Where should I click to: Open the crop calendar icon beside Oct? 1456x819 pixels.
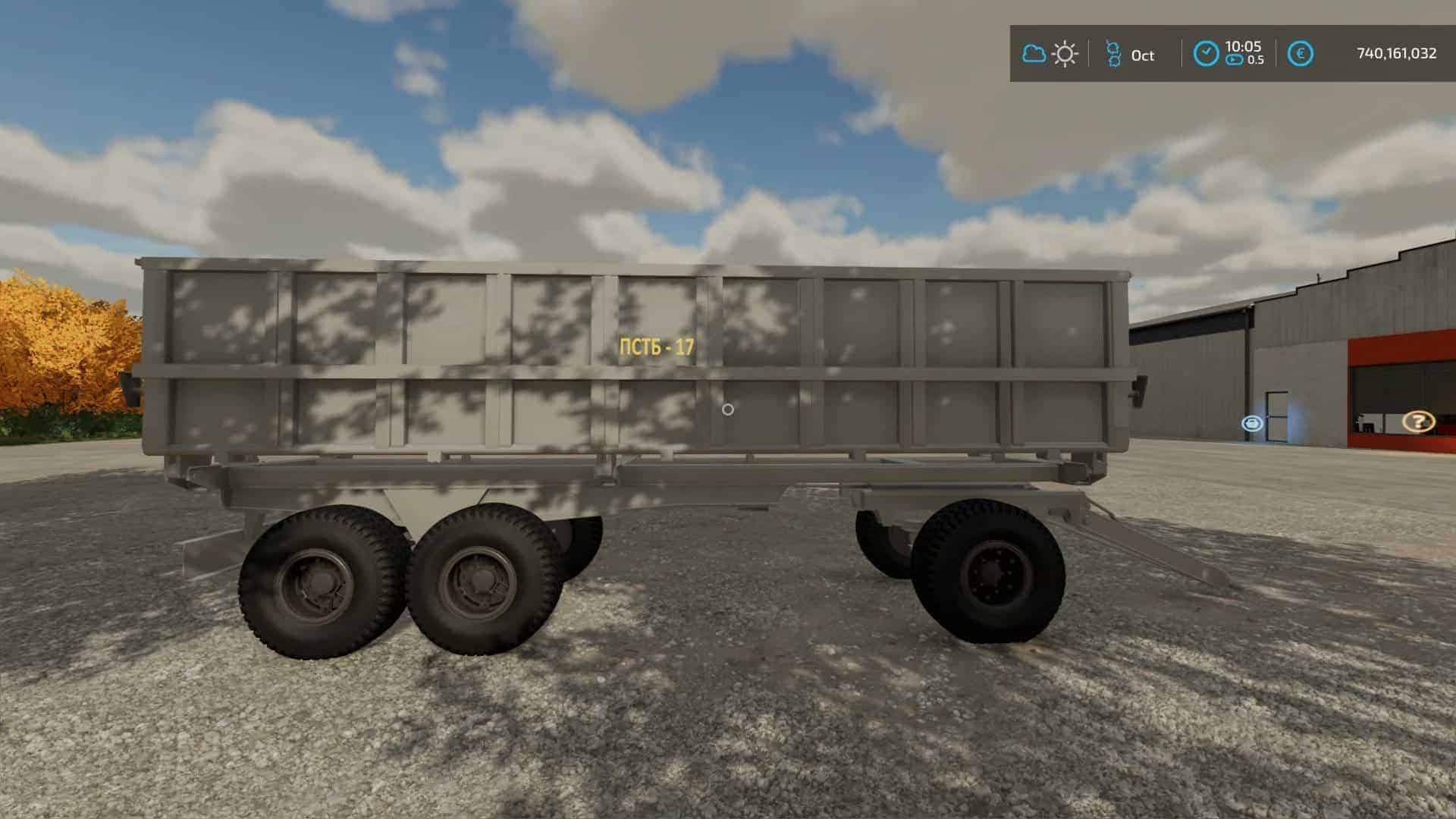(x=1113, y=53)
